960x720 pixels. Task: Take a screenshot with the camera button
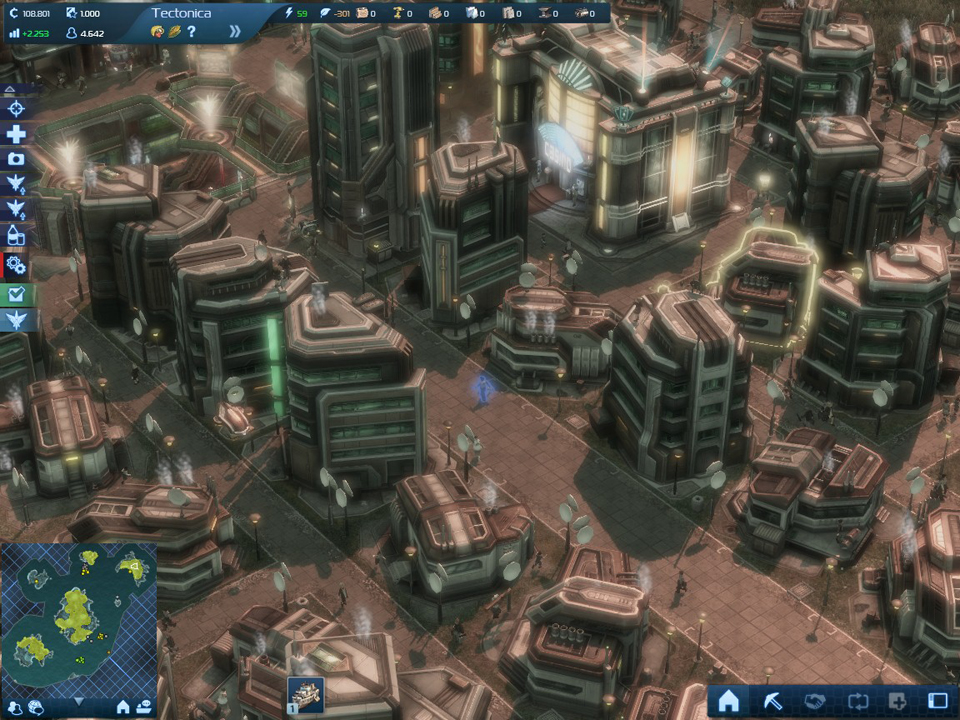17,160
